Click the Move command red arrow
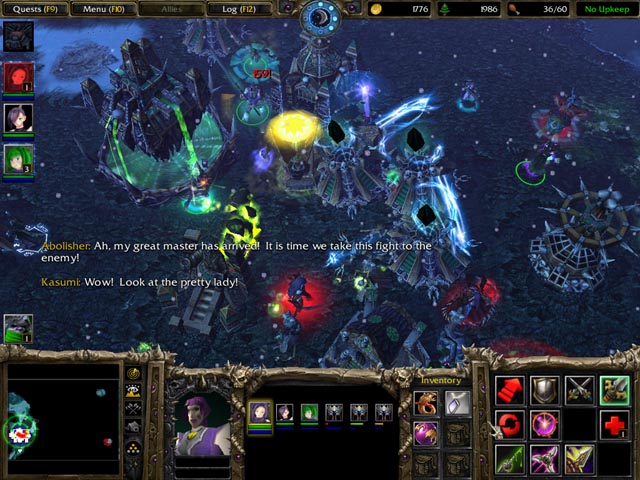The height and width of the screenshot is (480, 640). pyautogui.click(x=510, y=390)
